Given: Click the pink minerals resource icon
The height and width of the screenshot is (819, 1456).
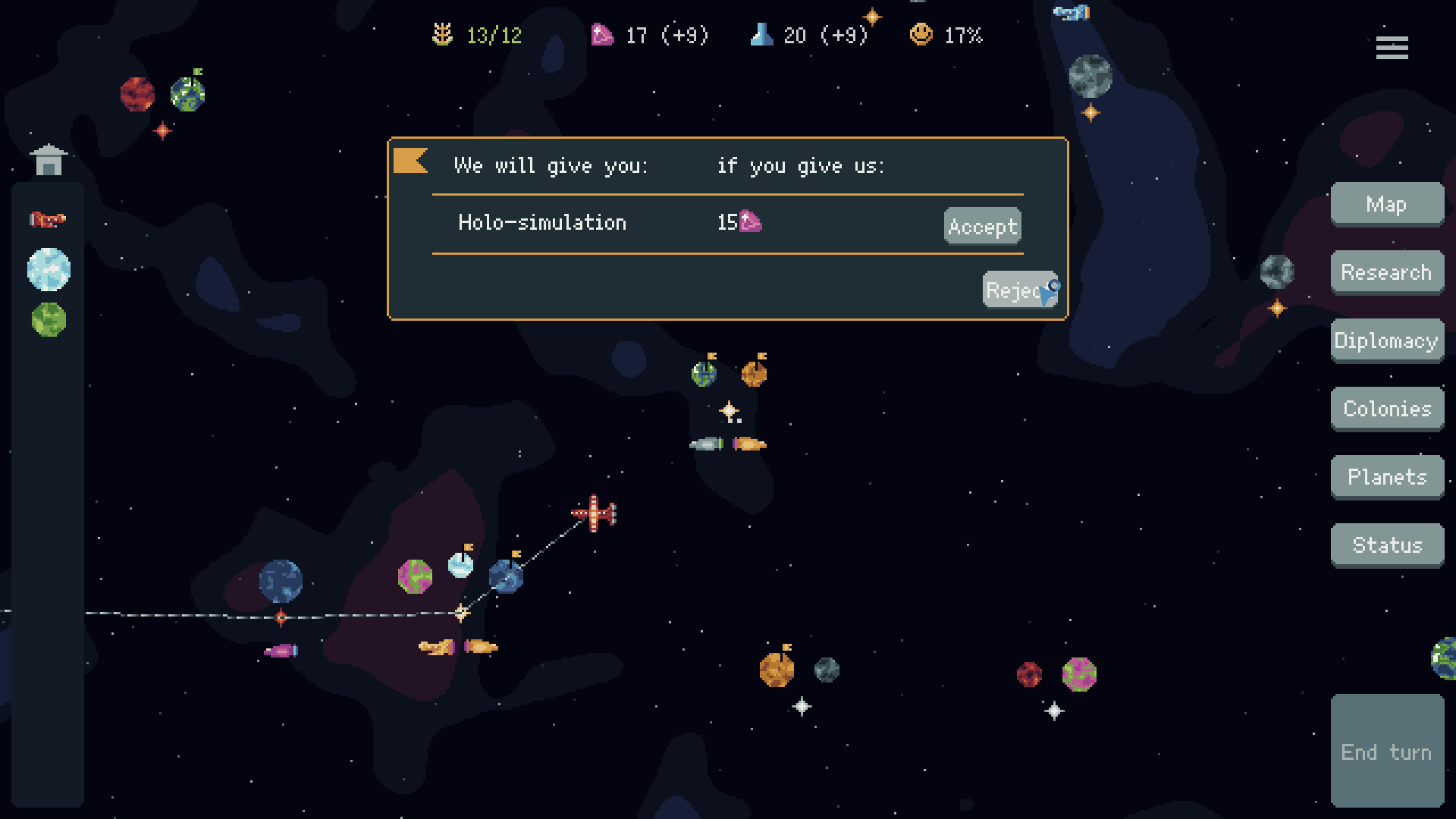Looking at the screenshot, I should point(601,34).
